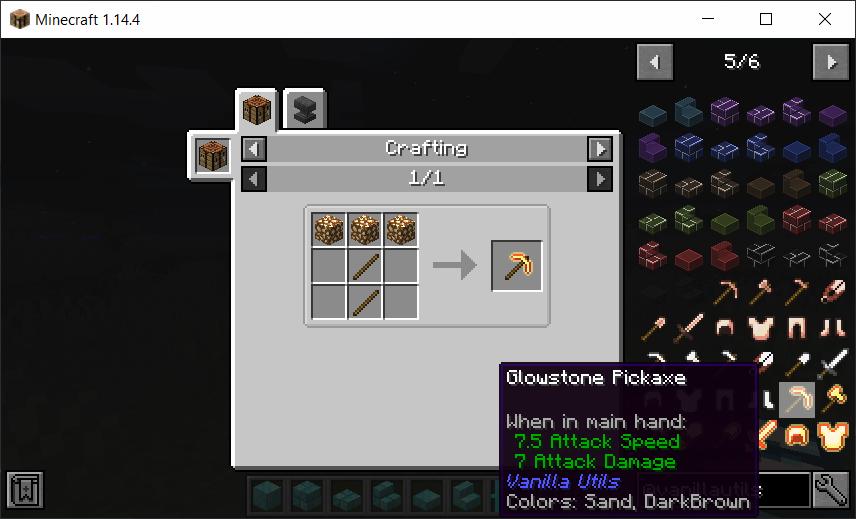
Task: Switch to the anvil recipe tab
Action: click(x=304, y=110)
